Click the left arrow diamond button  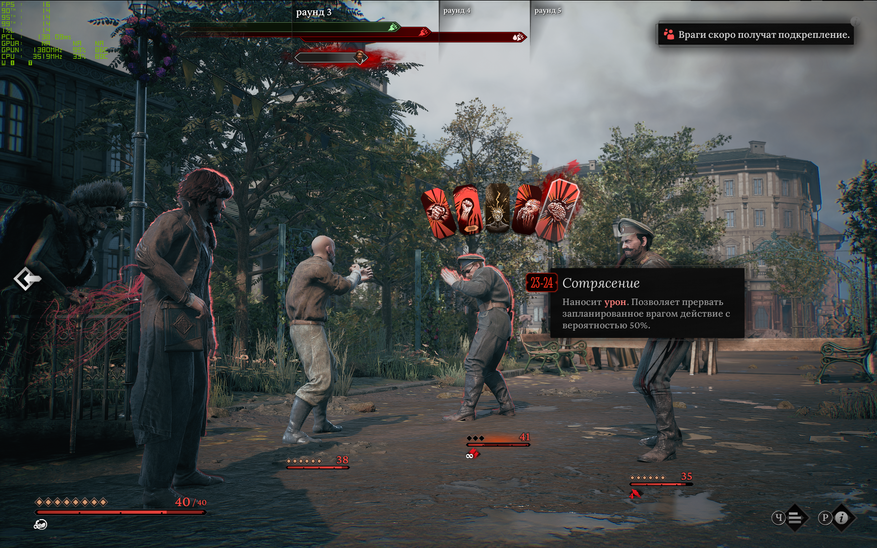point(26,279)
